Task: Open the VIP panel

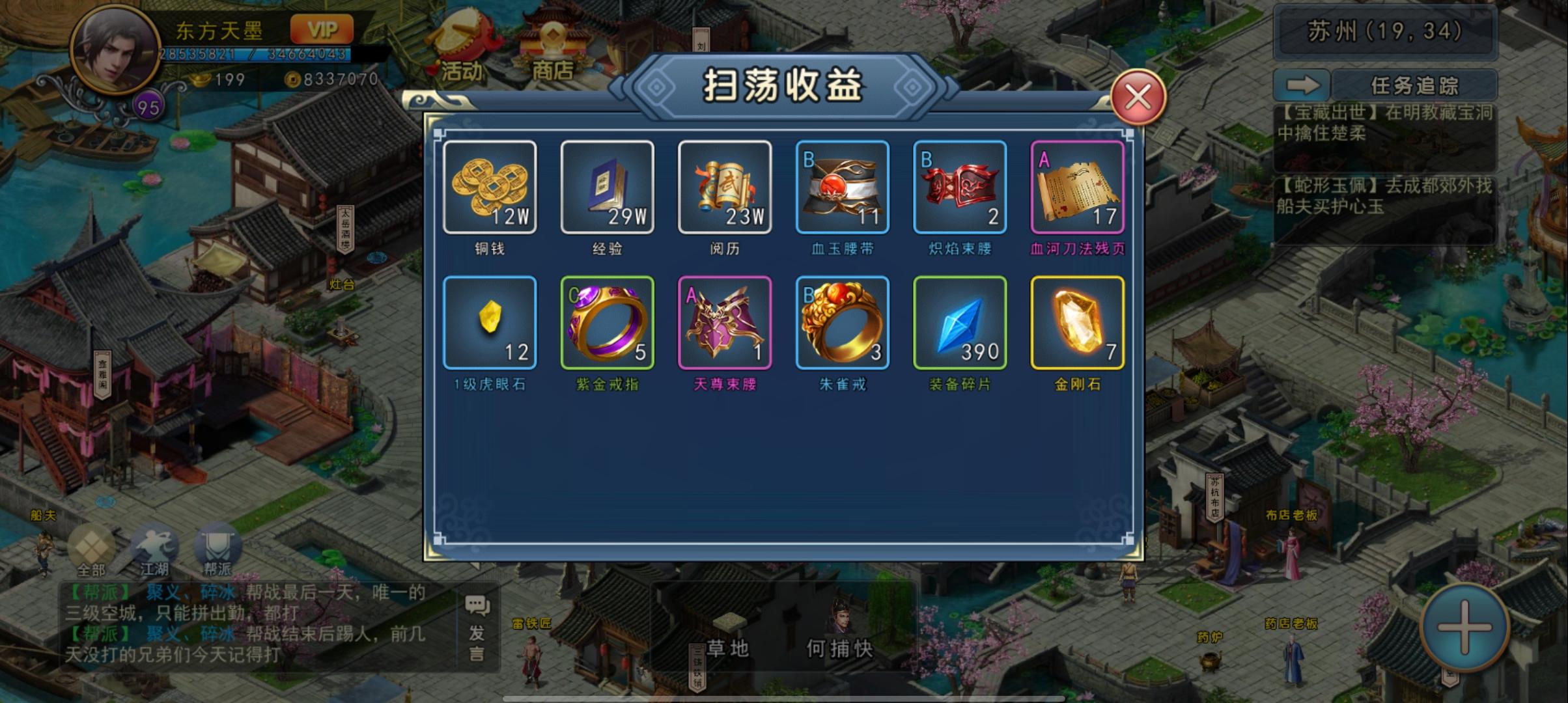Action: pyautogui.click(x=322, y=29)
